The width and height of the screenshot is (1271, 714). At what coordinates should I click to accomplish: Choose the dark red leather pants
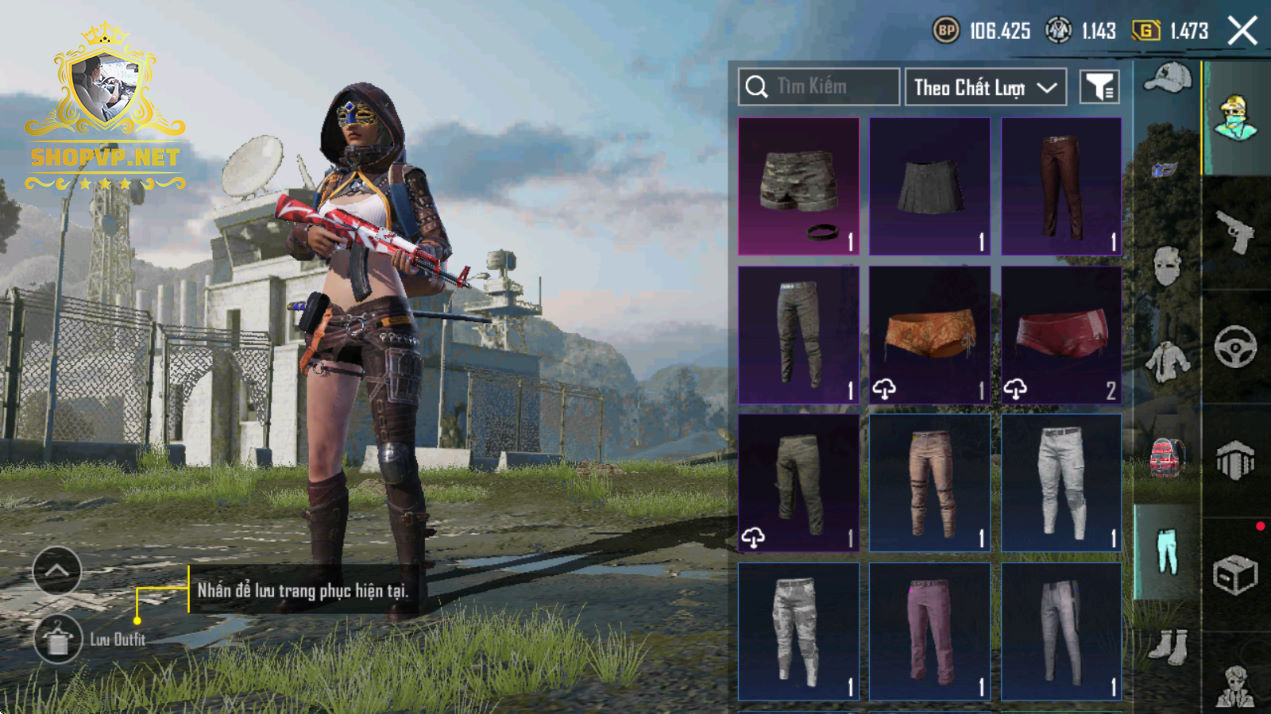pos(1061,186)
